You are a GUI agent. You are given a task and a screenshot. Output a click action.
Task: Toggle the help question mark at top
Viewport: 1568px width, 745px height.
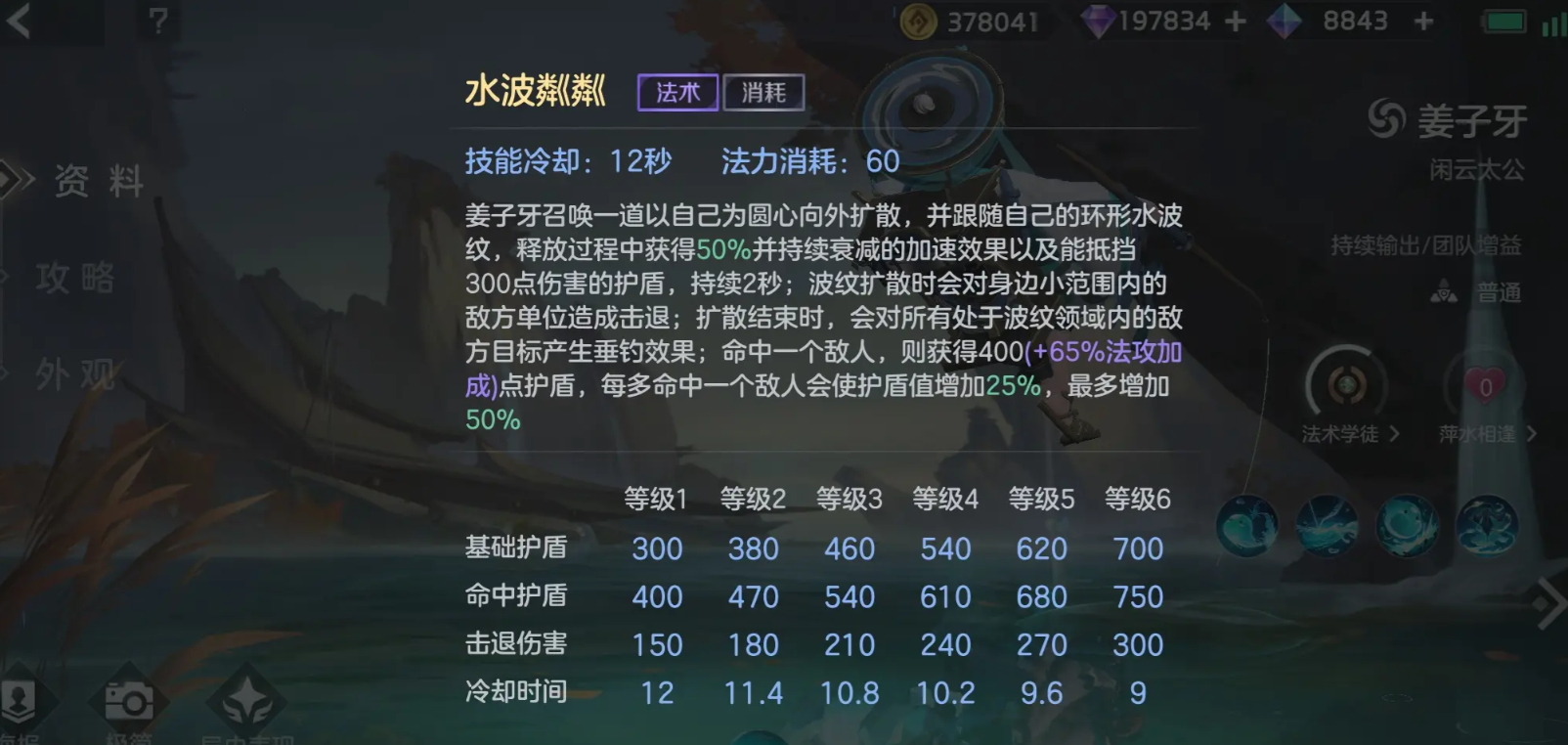(158, 22)
